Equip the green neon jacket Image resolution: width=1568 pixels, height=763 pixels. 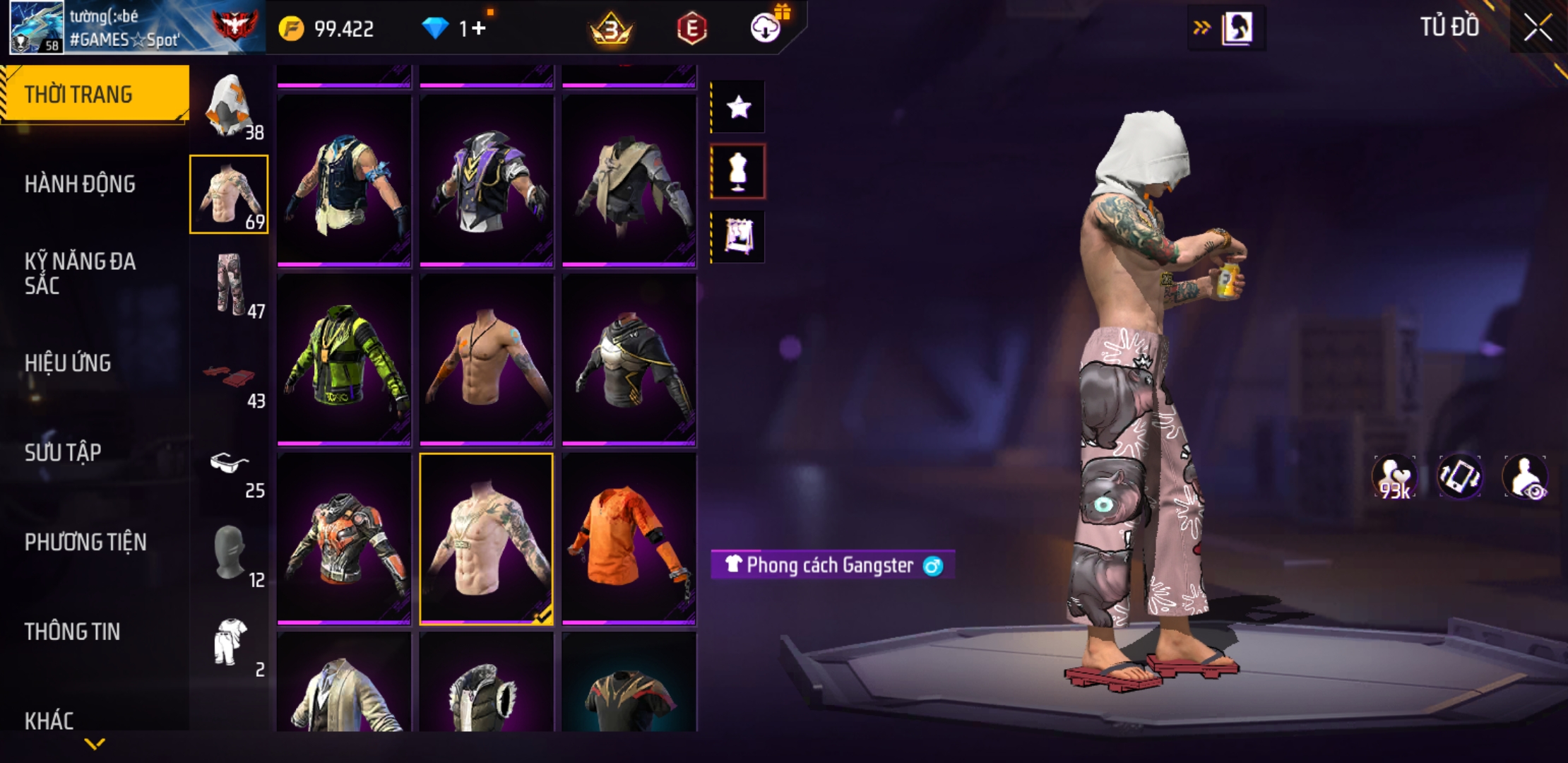point(344,360)
